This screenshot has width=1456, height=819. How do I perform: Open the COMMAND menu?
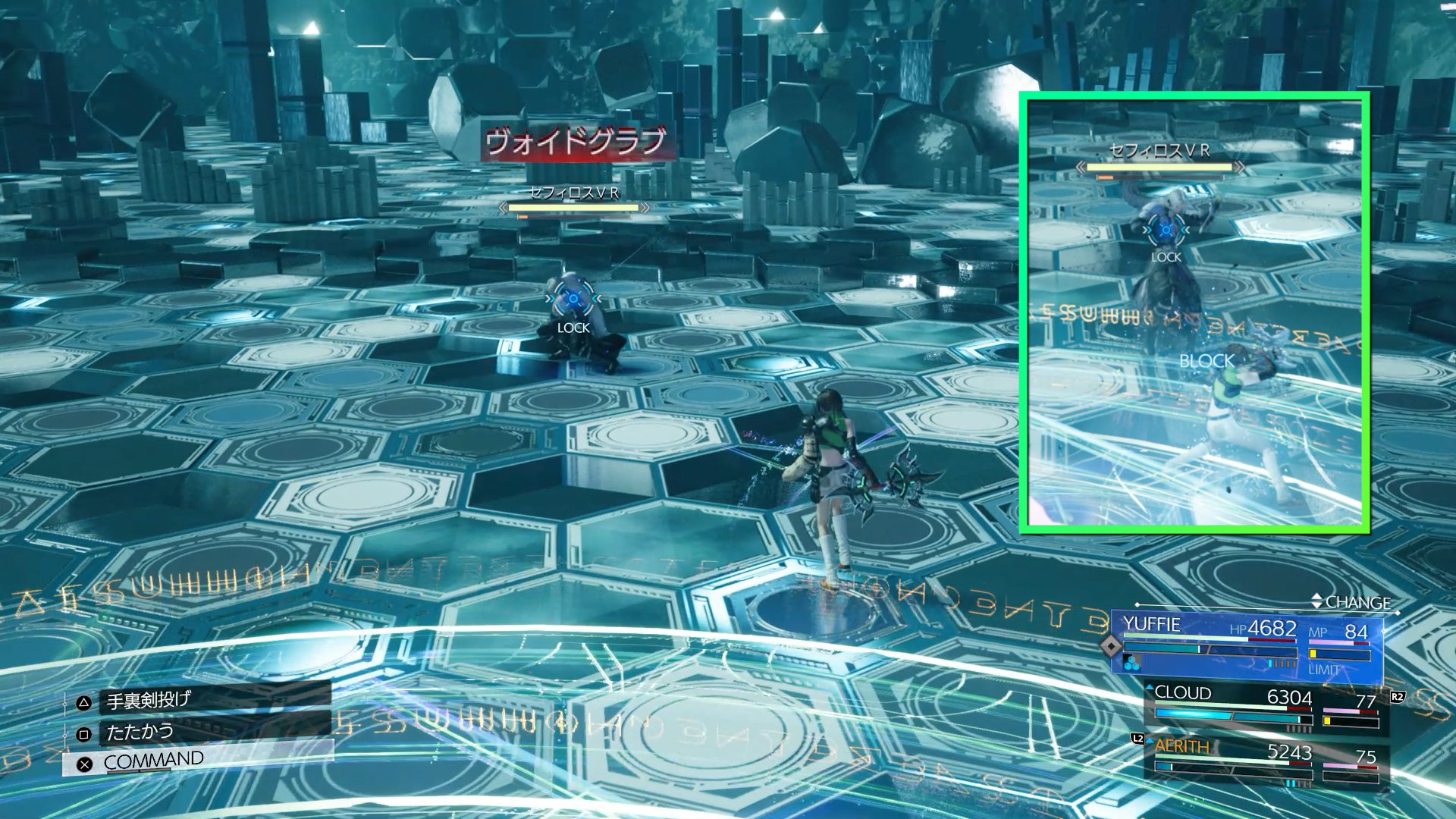pyautogui.click(x=153, y=761)
